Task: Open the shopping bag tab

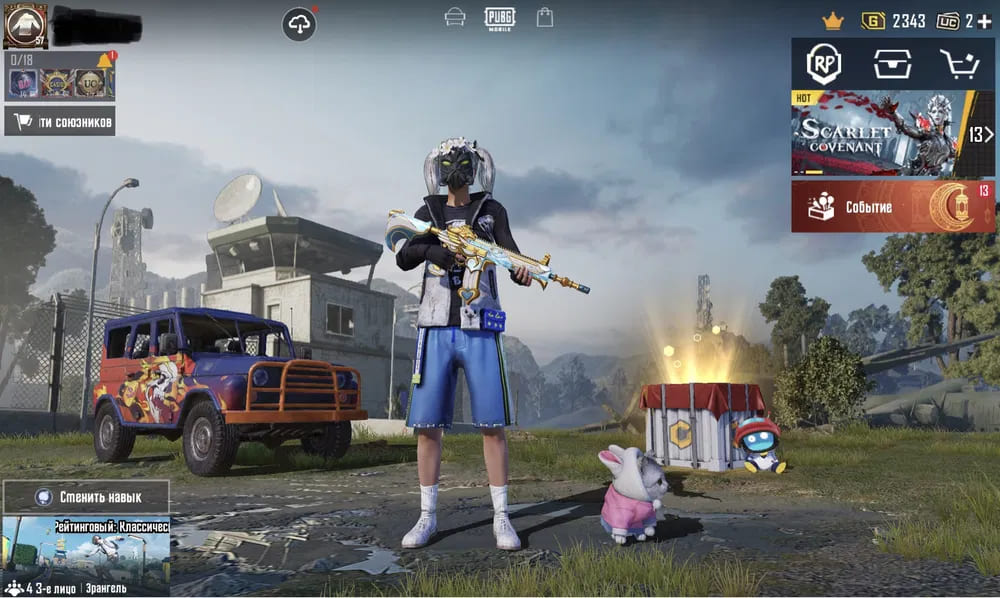Action: point(545,17)
